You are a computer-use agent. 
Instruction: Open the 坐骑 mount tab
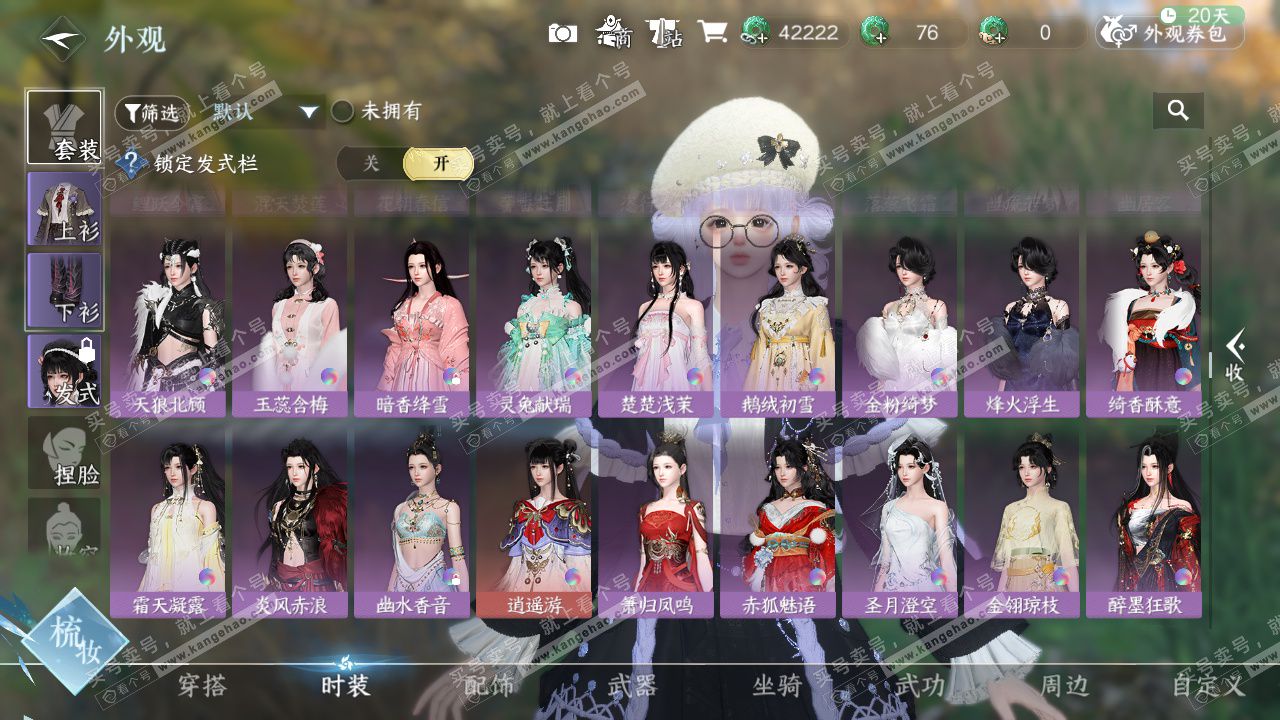coord(777,685)
